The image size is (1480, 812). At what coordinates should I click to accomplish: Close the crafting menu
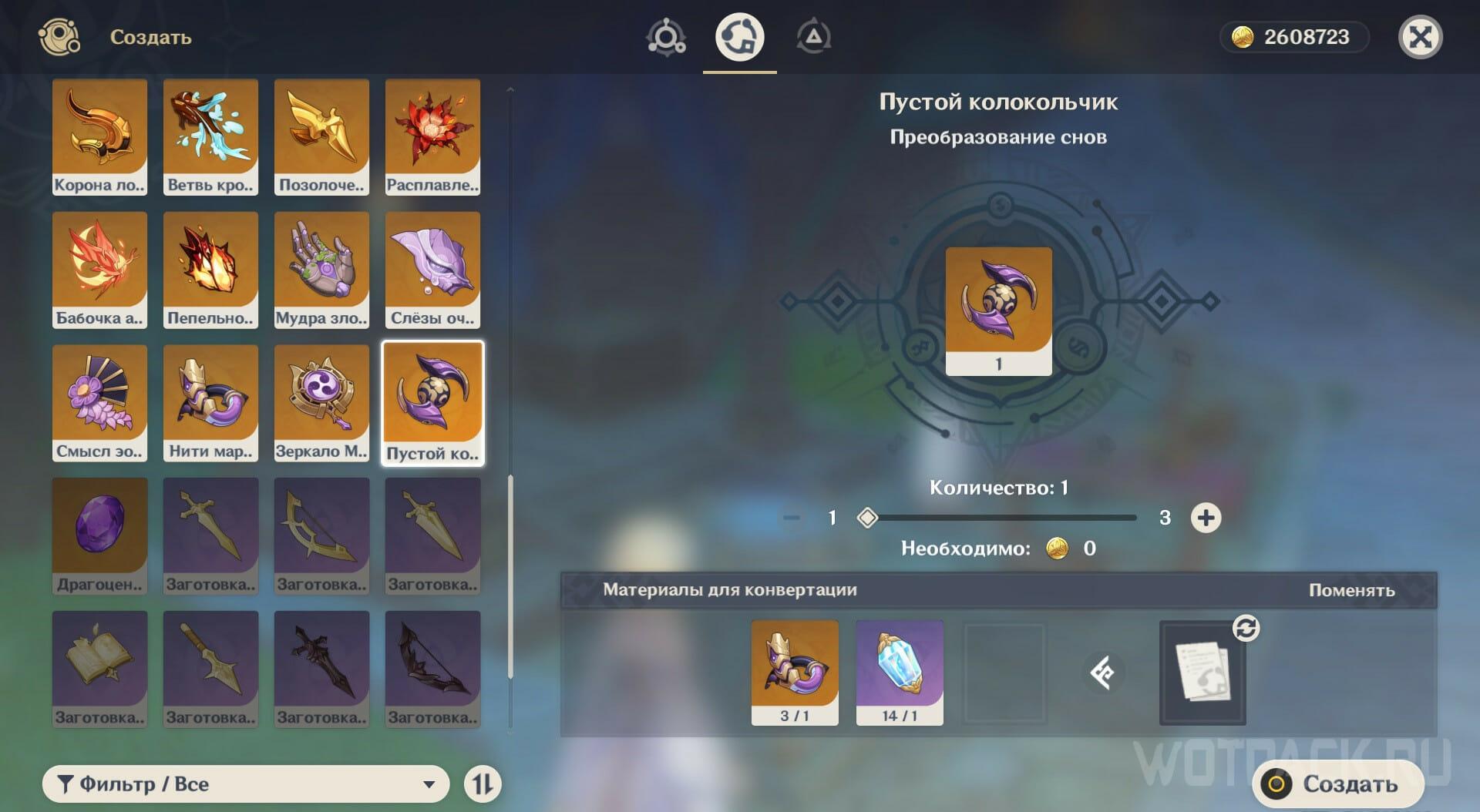[1420, 37]
